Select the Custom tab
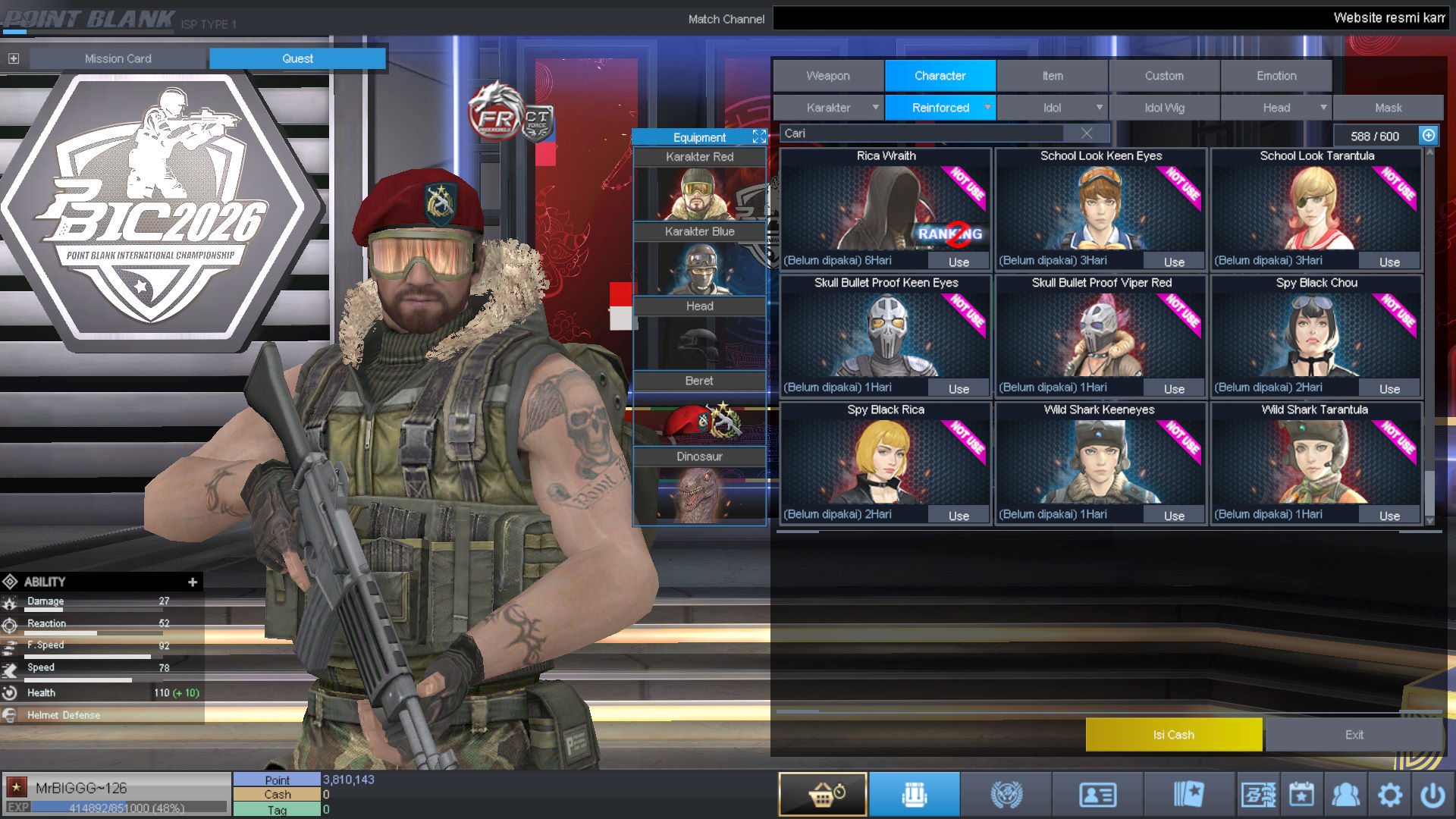 coord(1164,76)
